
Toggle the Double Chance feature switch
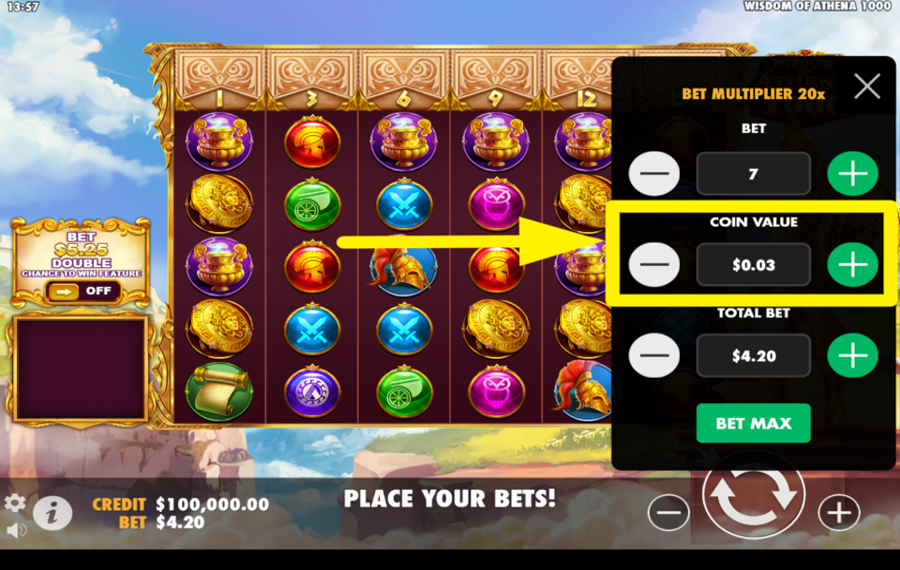(x=82, y=291)
